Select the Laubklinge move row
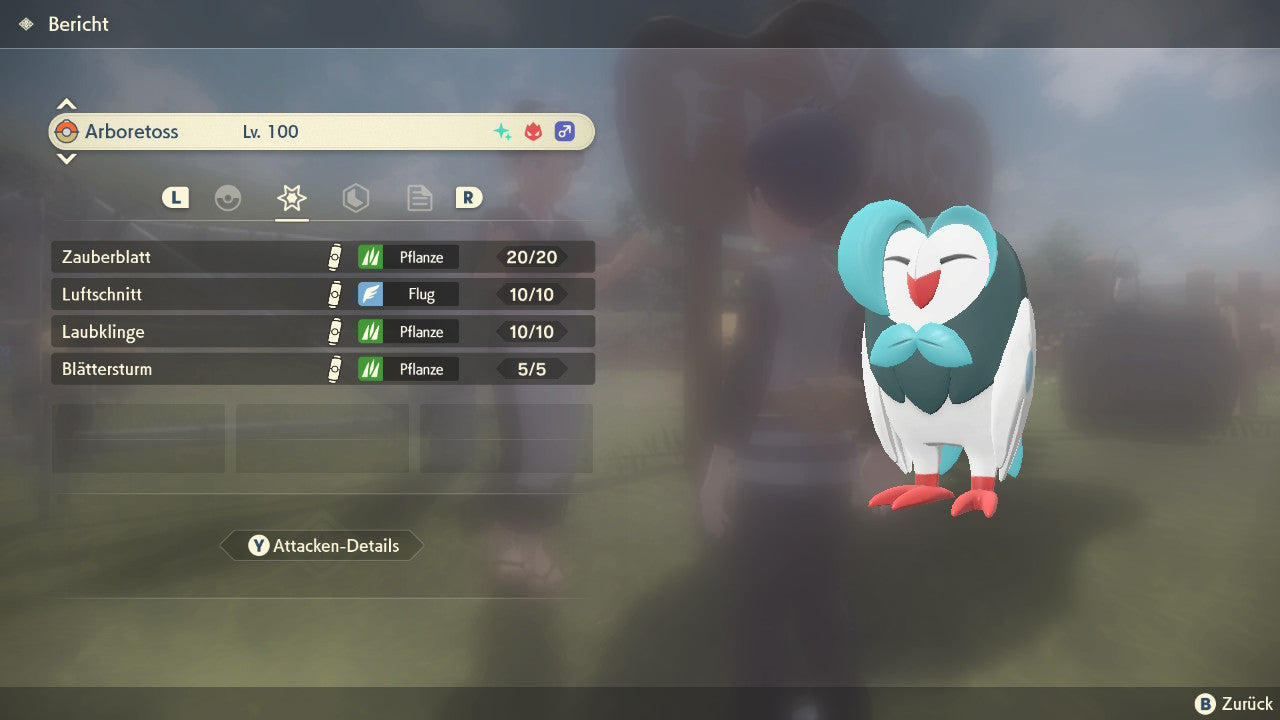 point(322,332)
